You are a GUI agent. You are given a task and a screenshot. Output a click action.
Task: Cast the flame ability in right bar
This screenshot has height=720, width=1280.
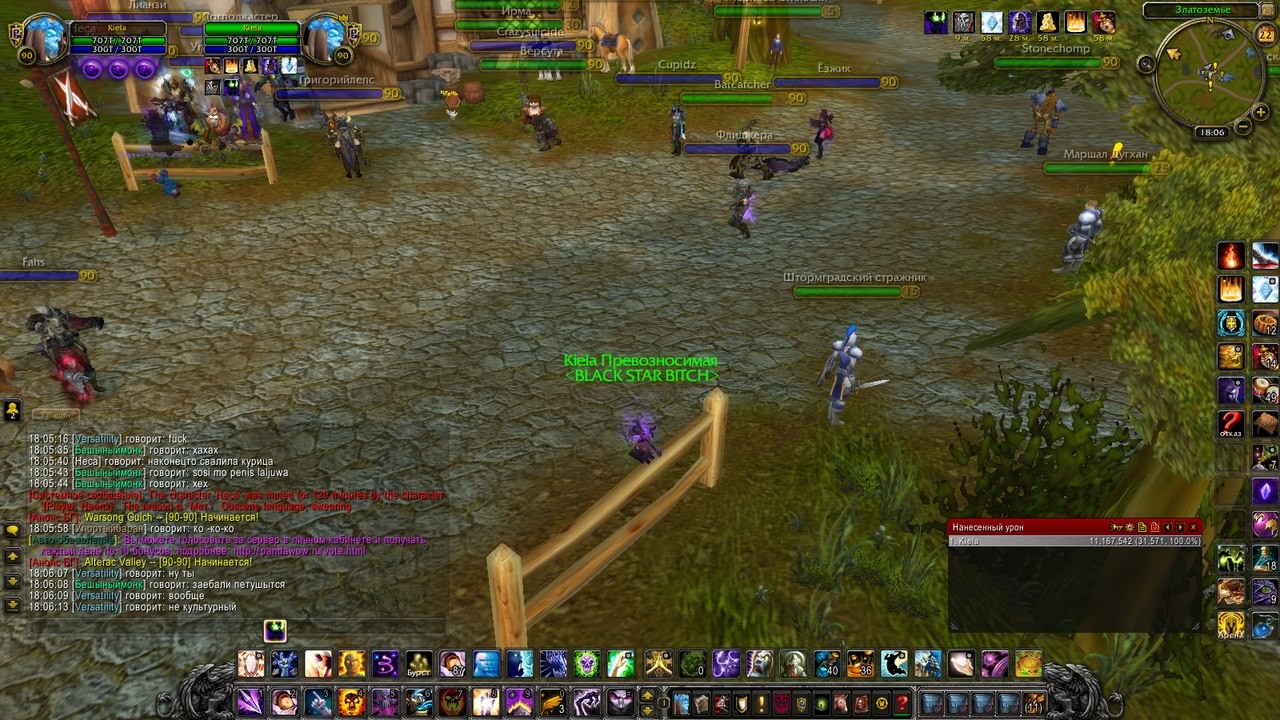[1231, 256]
